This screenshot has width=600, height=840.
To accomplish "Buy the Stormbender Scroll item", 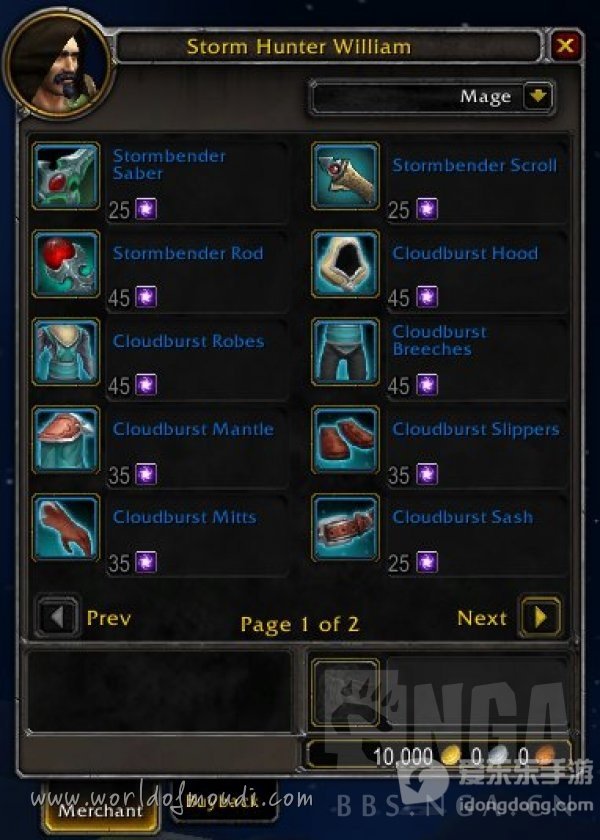I will [345, 176].
